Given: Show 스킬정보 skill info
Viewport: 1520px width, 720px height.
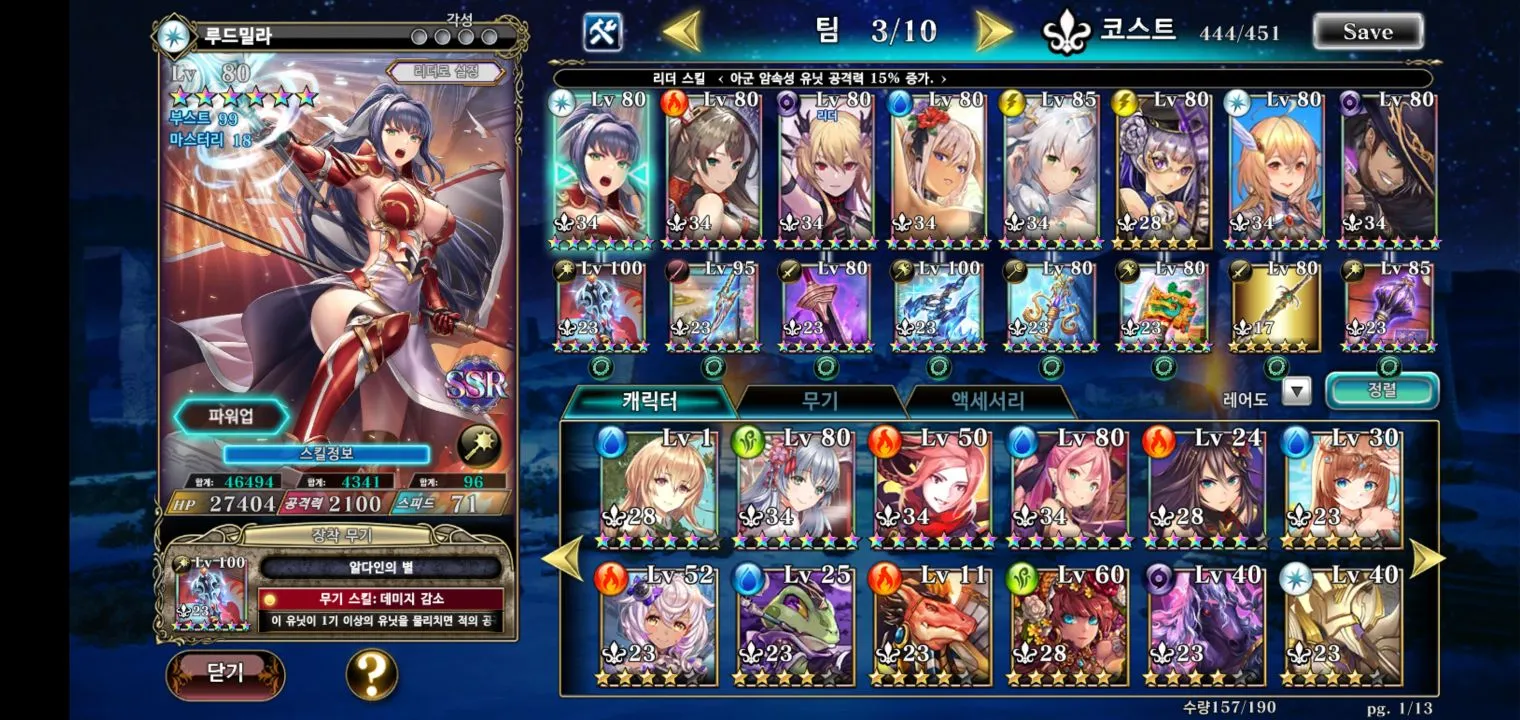Looking at the screenshot, I should (326, 454).
